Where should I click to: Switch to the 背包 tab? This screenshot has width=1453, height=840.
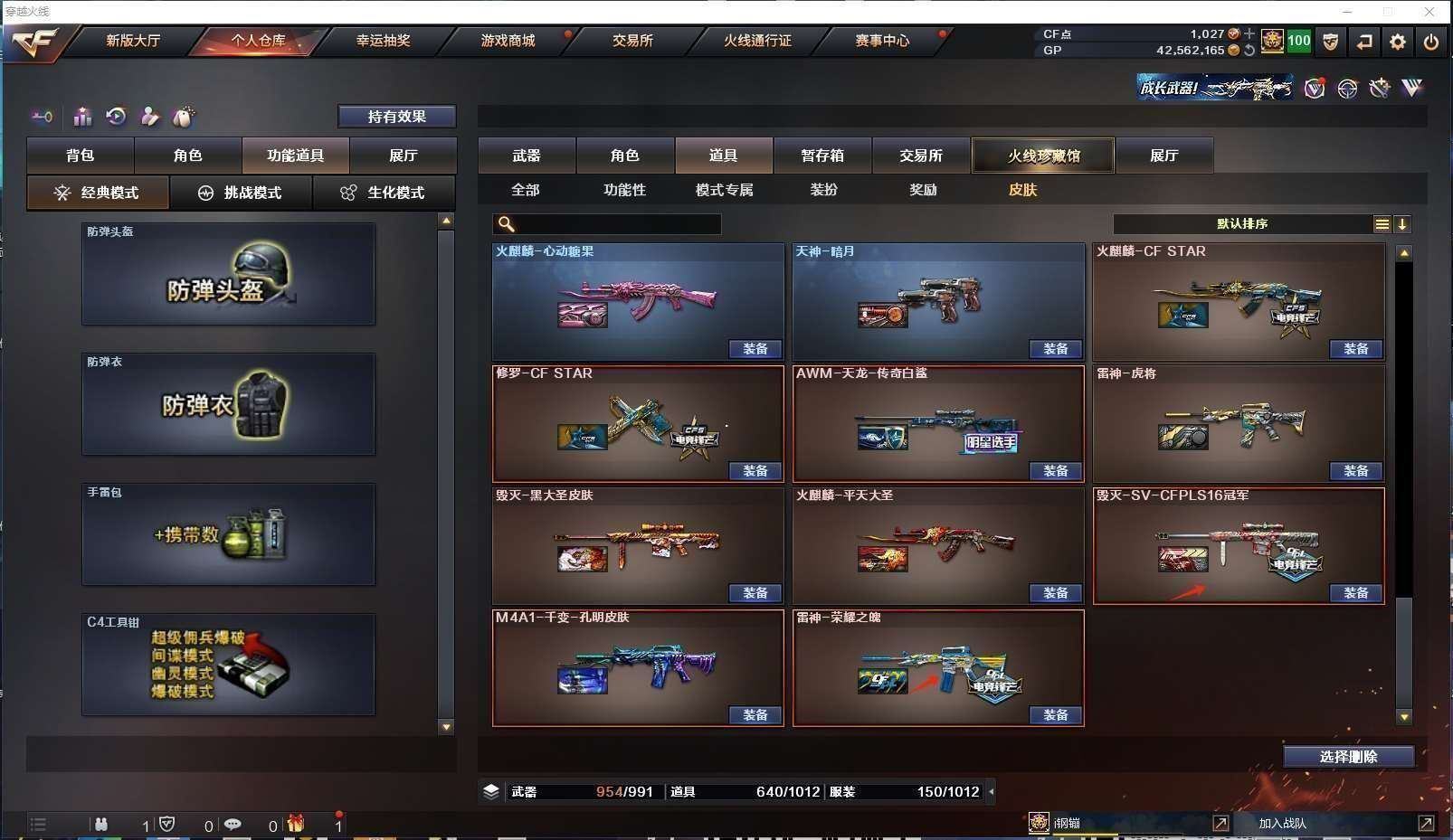81,156
